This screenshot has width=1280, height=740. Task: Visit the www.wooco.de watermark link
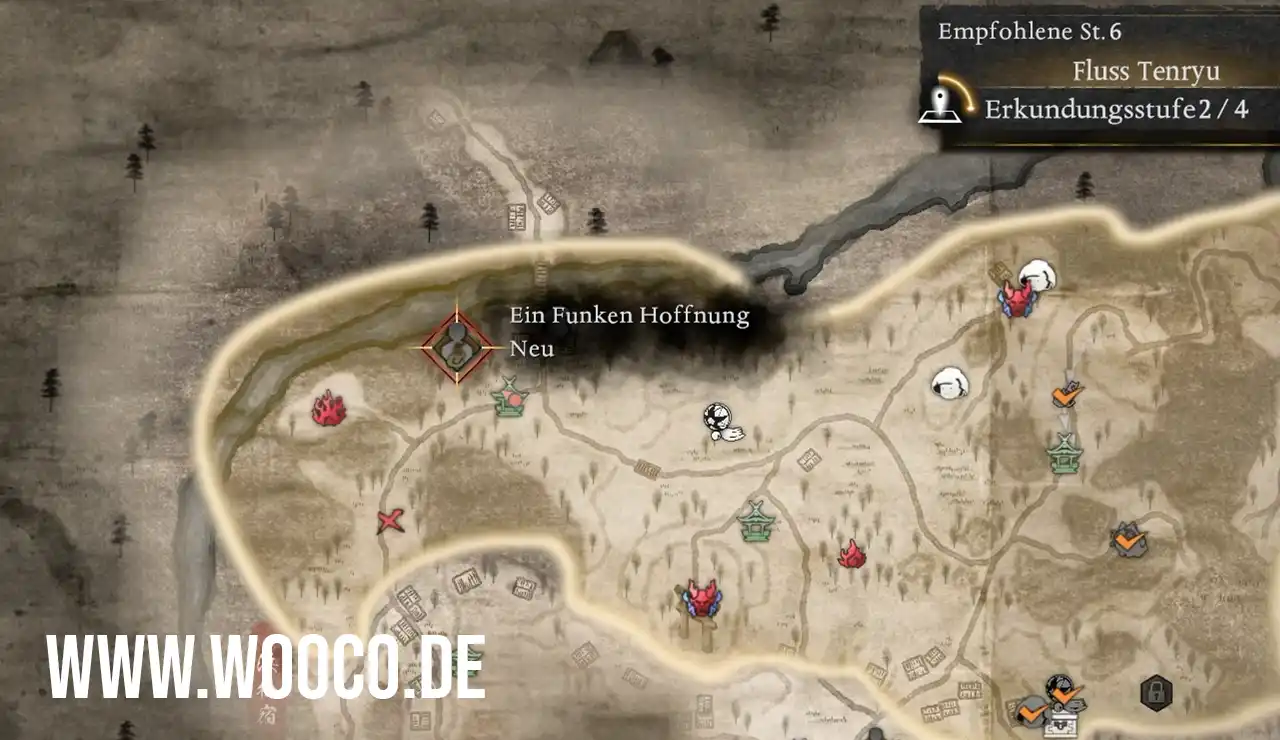coord(266,667)
